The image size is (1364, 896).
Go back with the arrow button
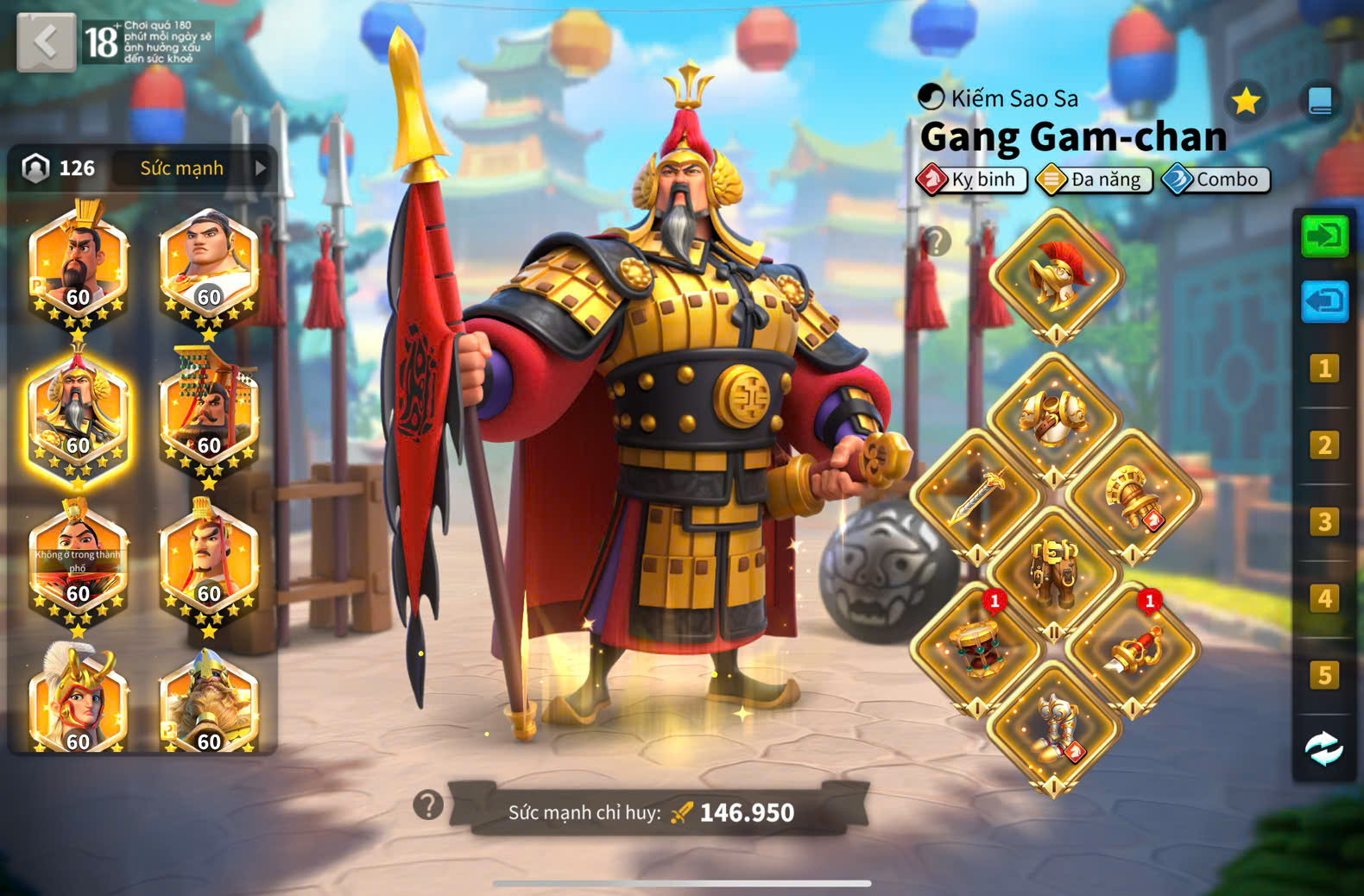point(46,41)
